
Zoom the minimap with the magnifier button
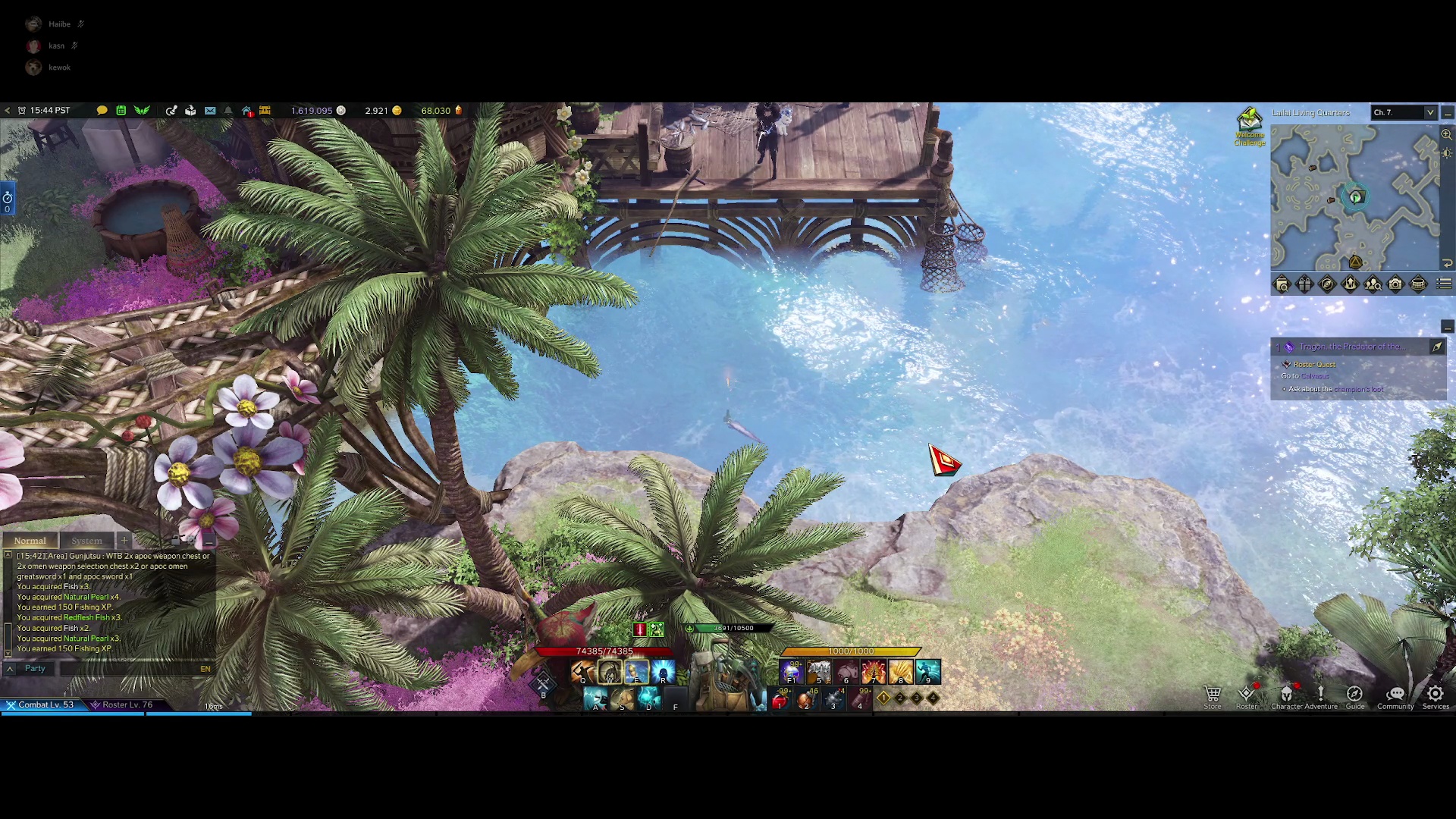click(x=1447, y=134)
